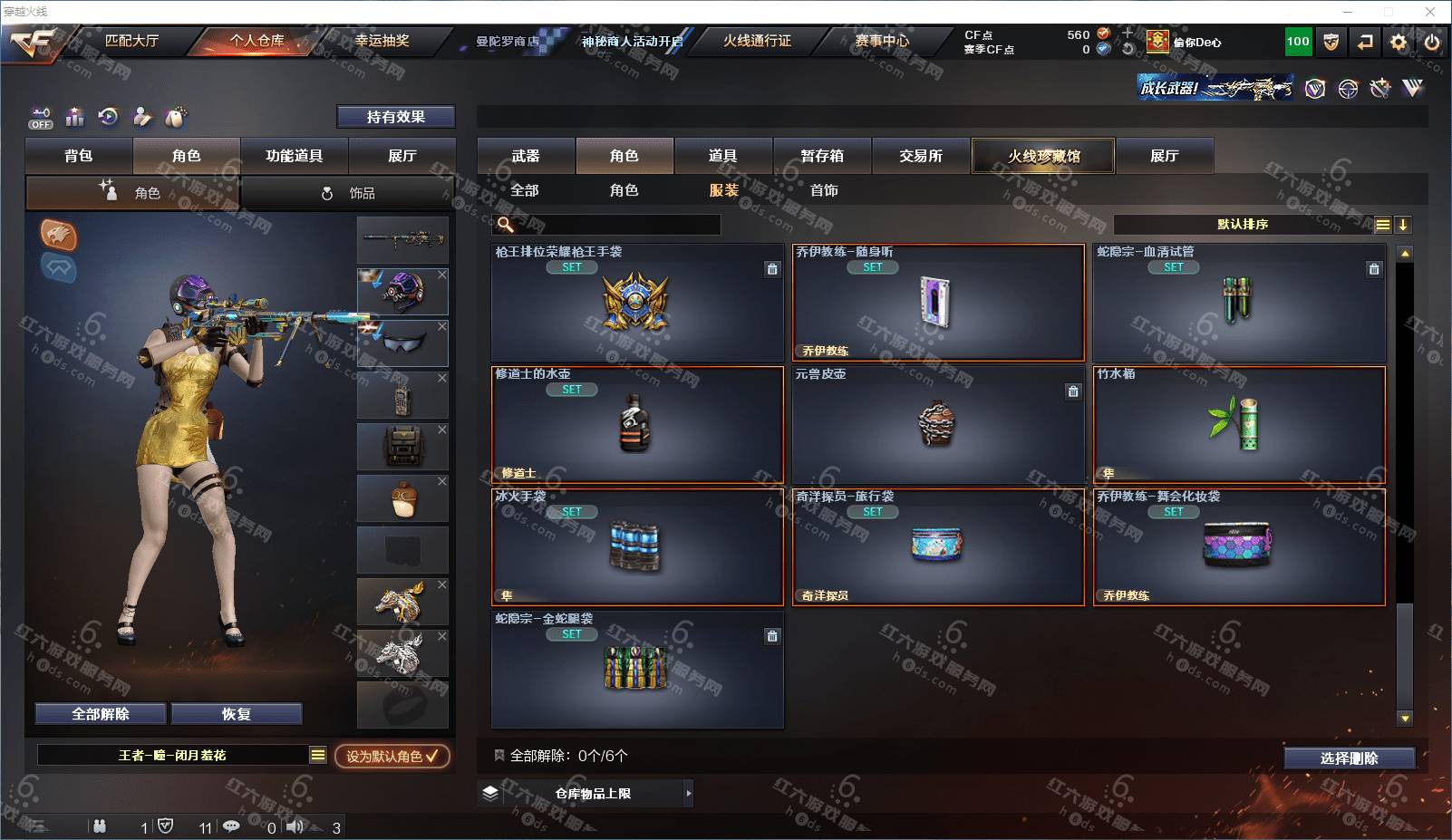Open the 赛事中心 event center

click(x=882, y=41)
